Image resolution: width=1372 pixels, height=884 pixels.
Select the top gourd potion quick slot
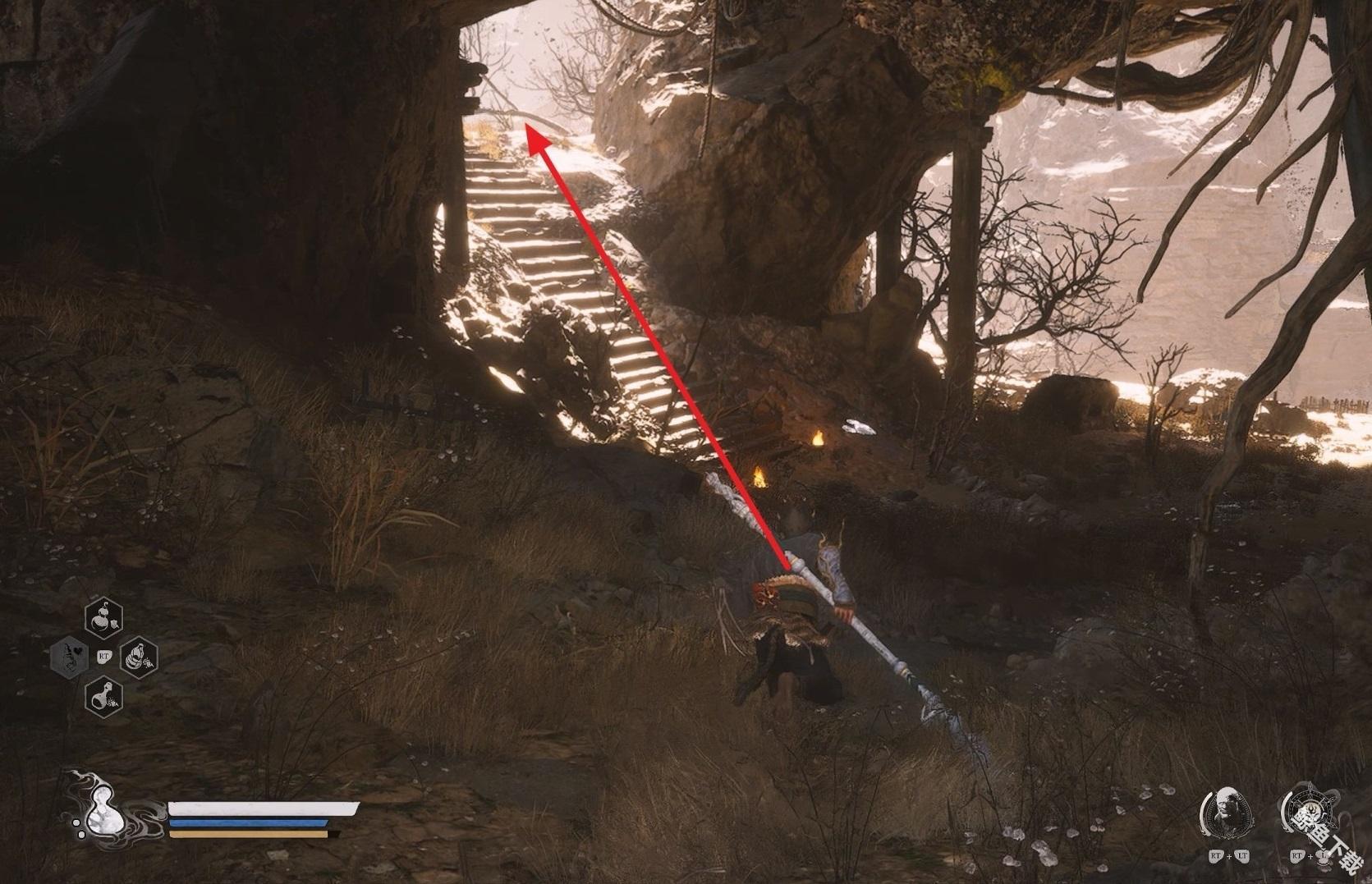(104, 619)
